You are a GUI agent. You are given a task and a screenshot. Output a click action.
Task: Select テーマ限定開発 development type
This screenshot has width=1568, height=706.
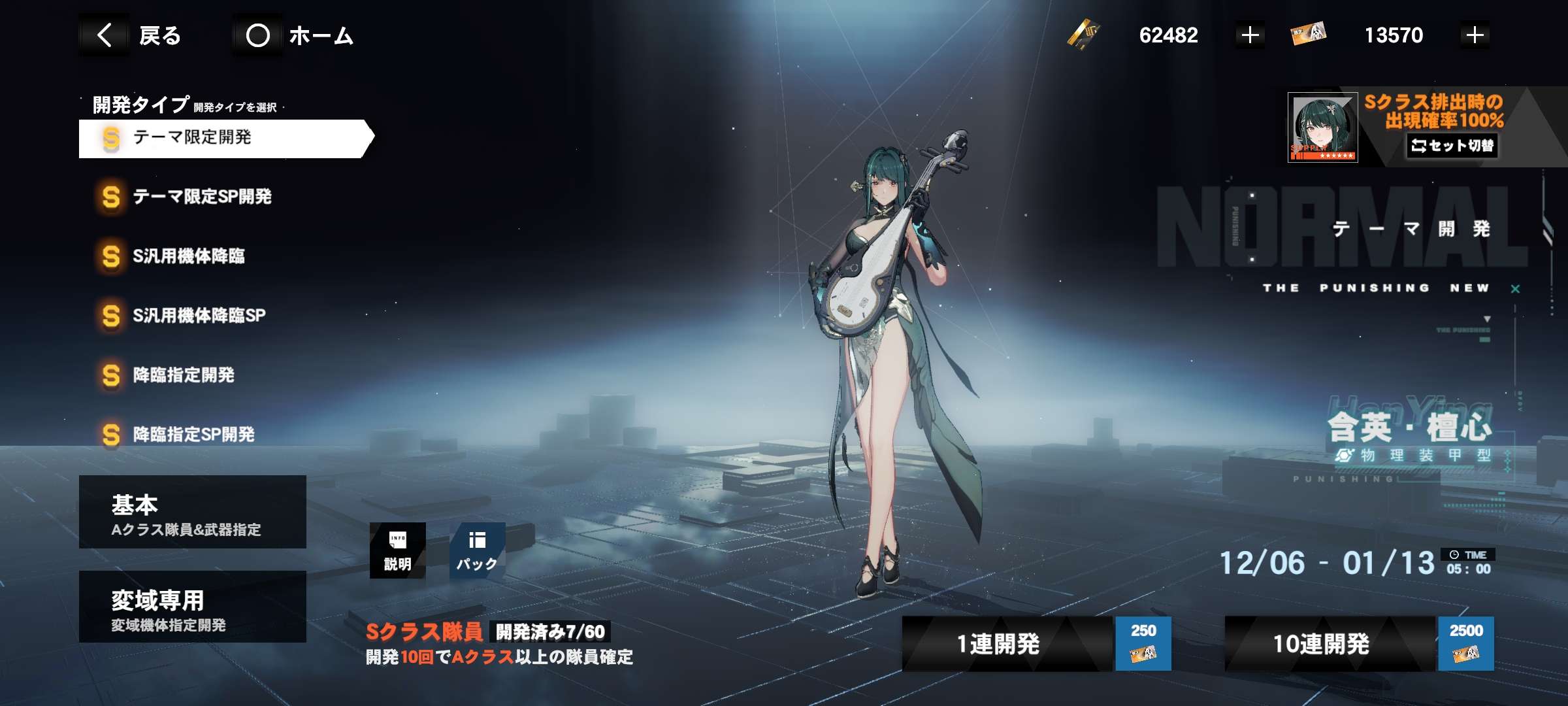[x=222, y=138]
